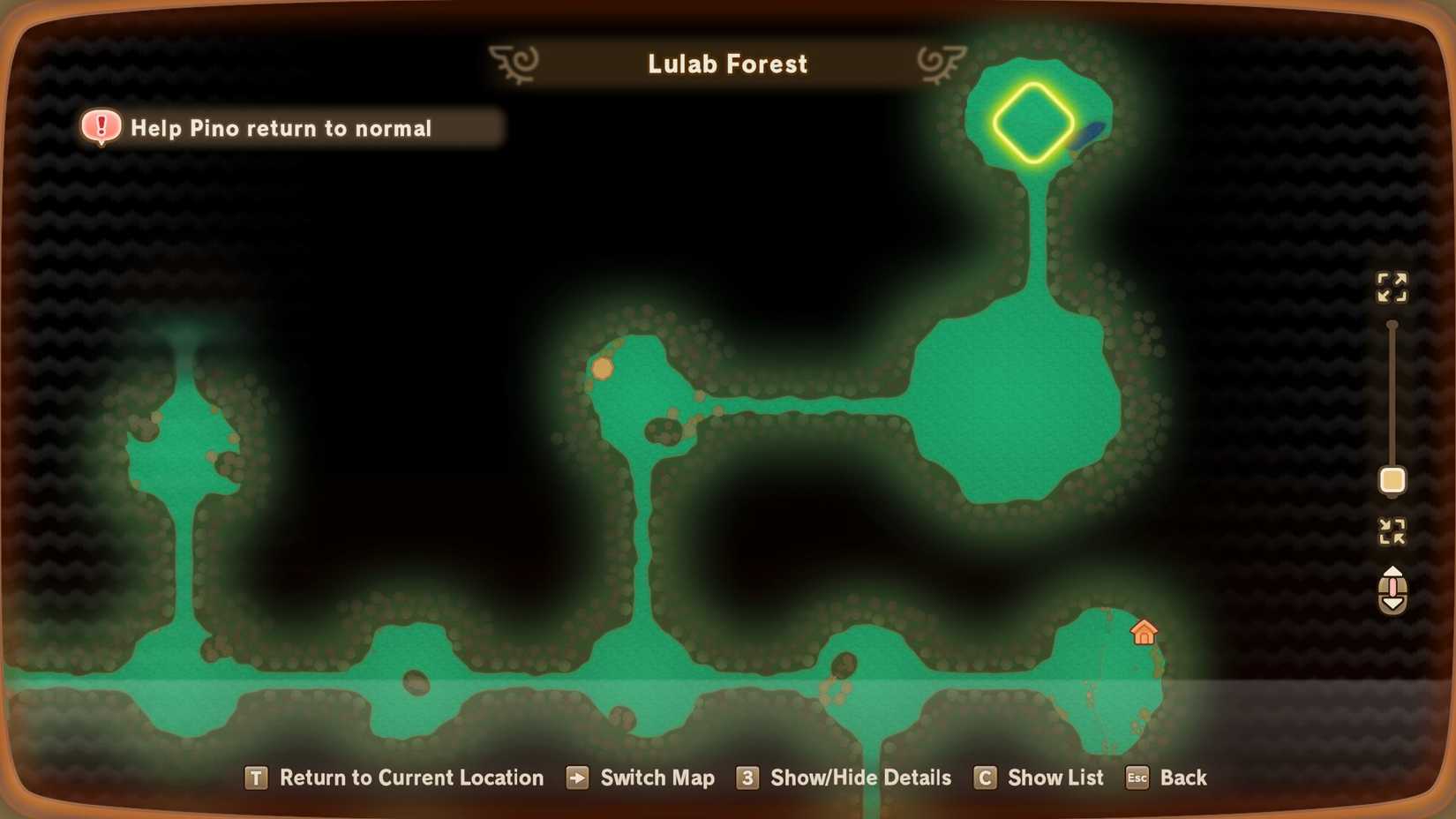Click the arrow badge next to Switch Map
Viewport: 1456px width, 819px height.
click(578, 778)
